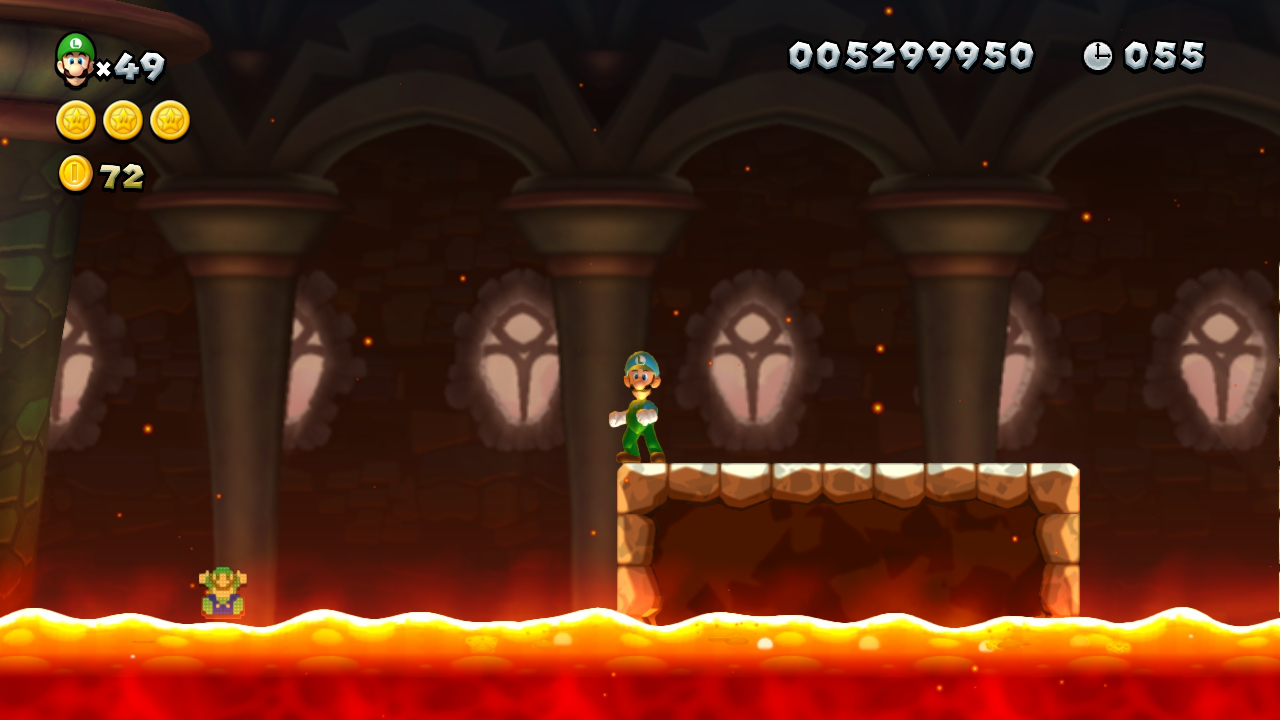Image resolution: width=1280 pixels, height=720 pixels.
Task: Click the top edge of the stone platform
Action: [850, 470]
